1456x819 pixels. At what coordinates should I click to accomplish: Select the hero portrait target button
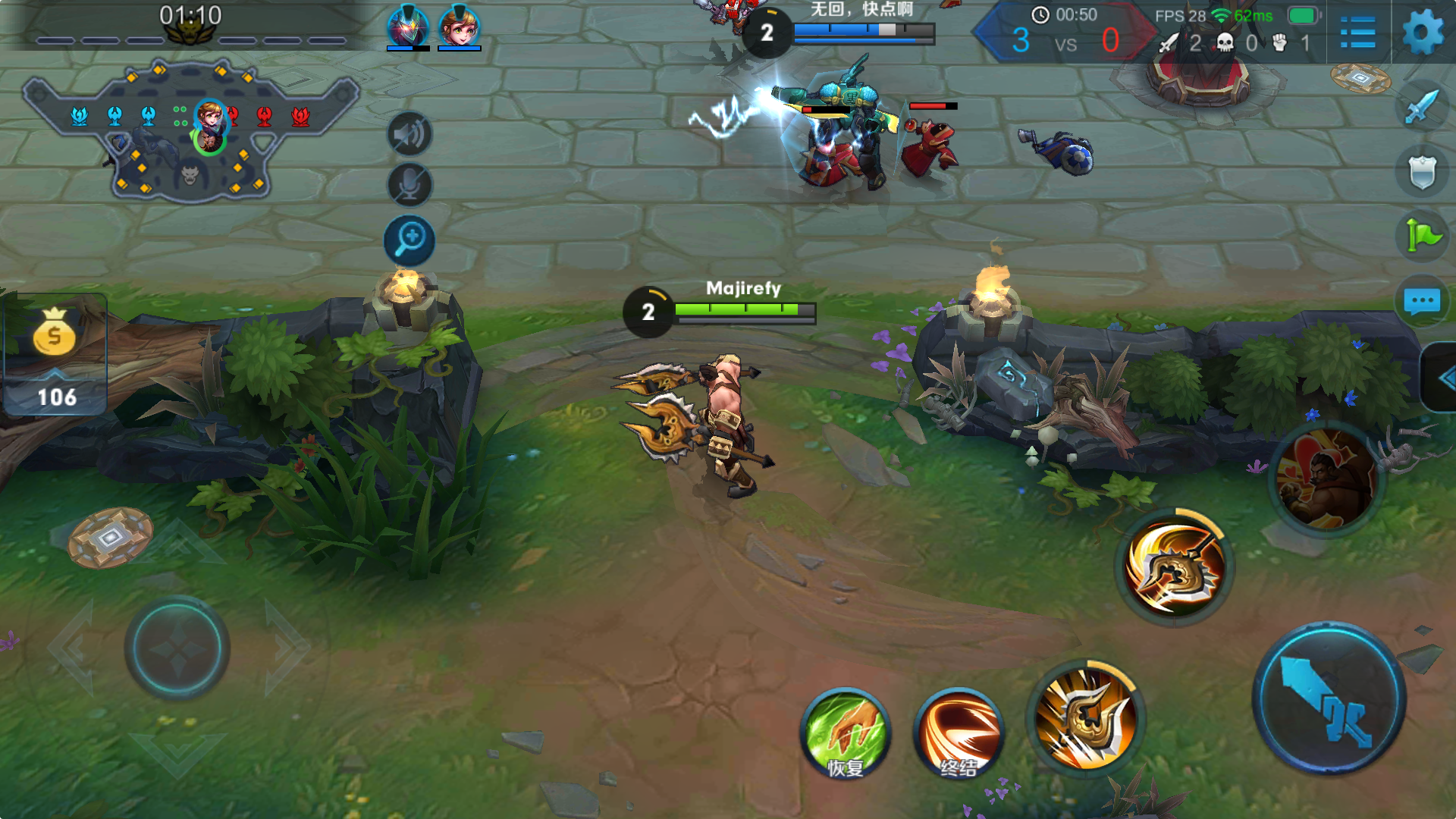[1327, 479]
